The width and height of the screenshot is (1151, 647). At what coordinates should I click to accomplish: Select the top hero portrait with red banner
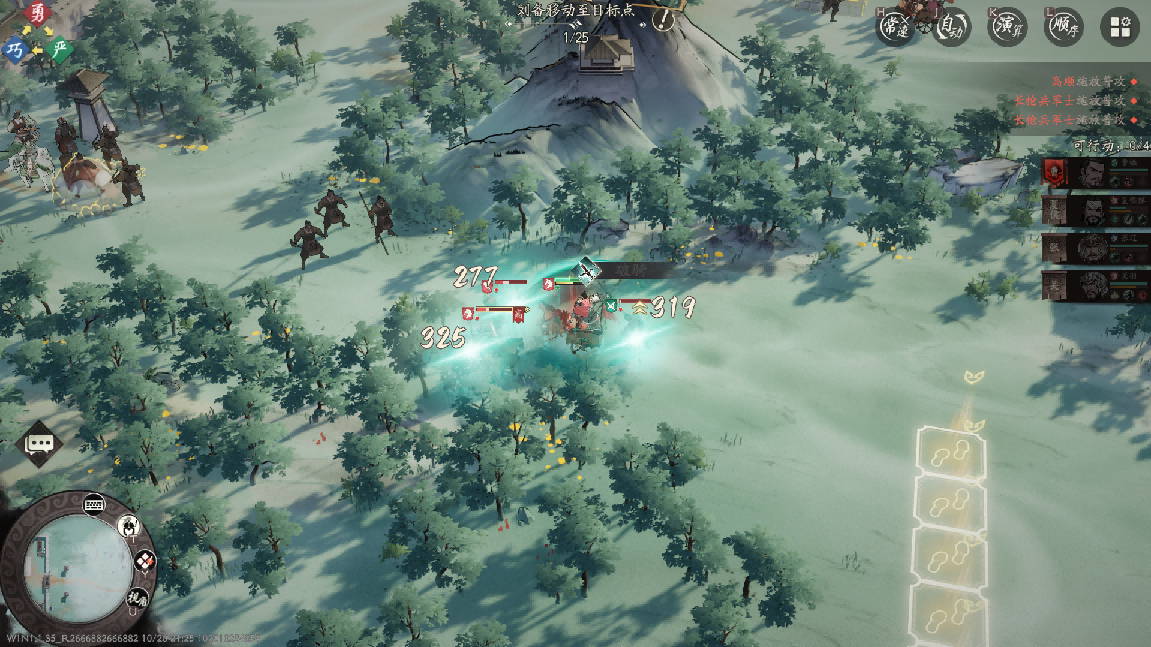click(x=1095, y=172)
